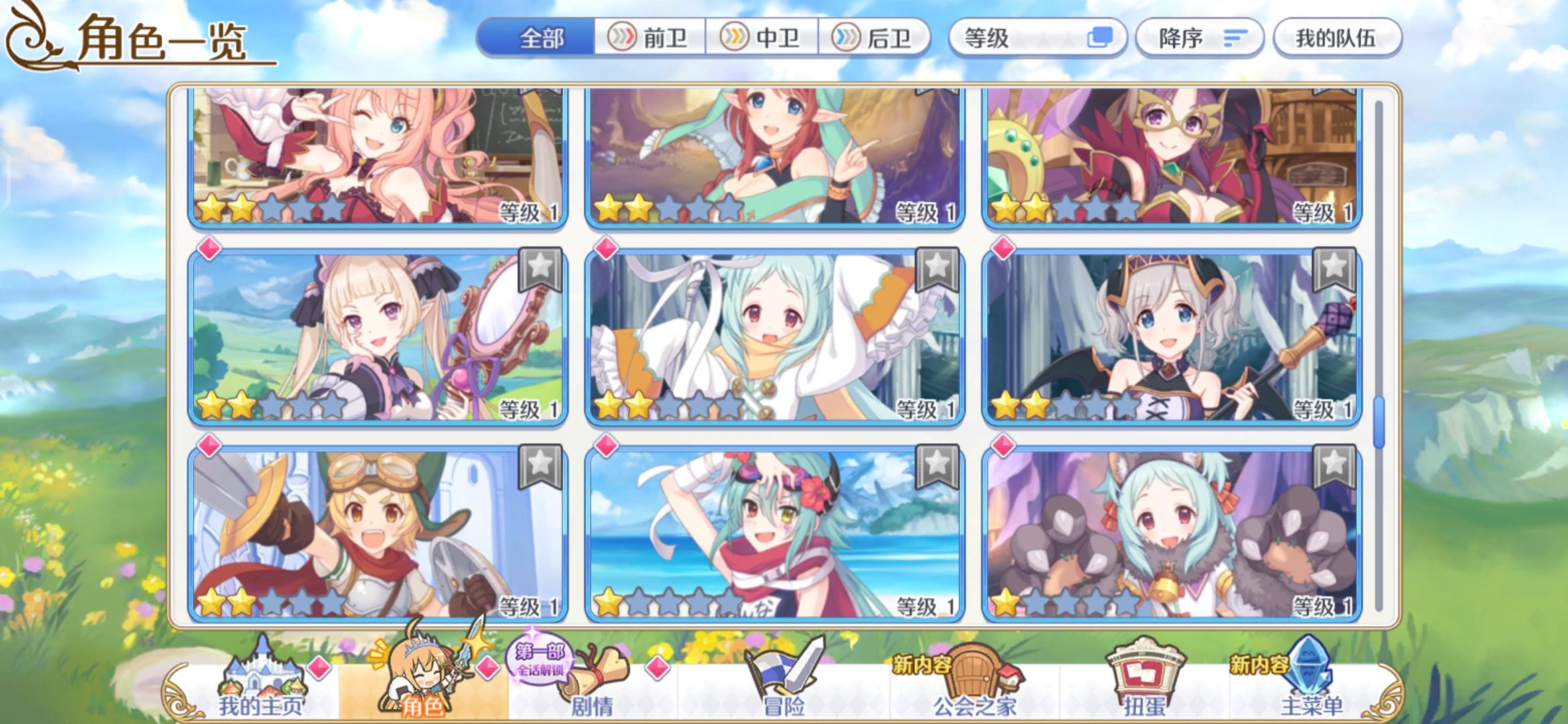Open the 等级 sorting criteria dropdown
Viewport: 1568px width, 724px height.
click(1032, 38)
